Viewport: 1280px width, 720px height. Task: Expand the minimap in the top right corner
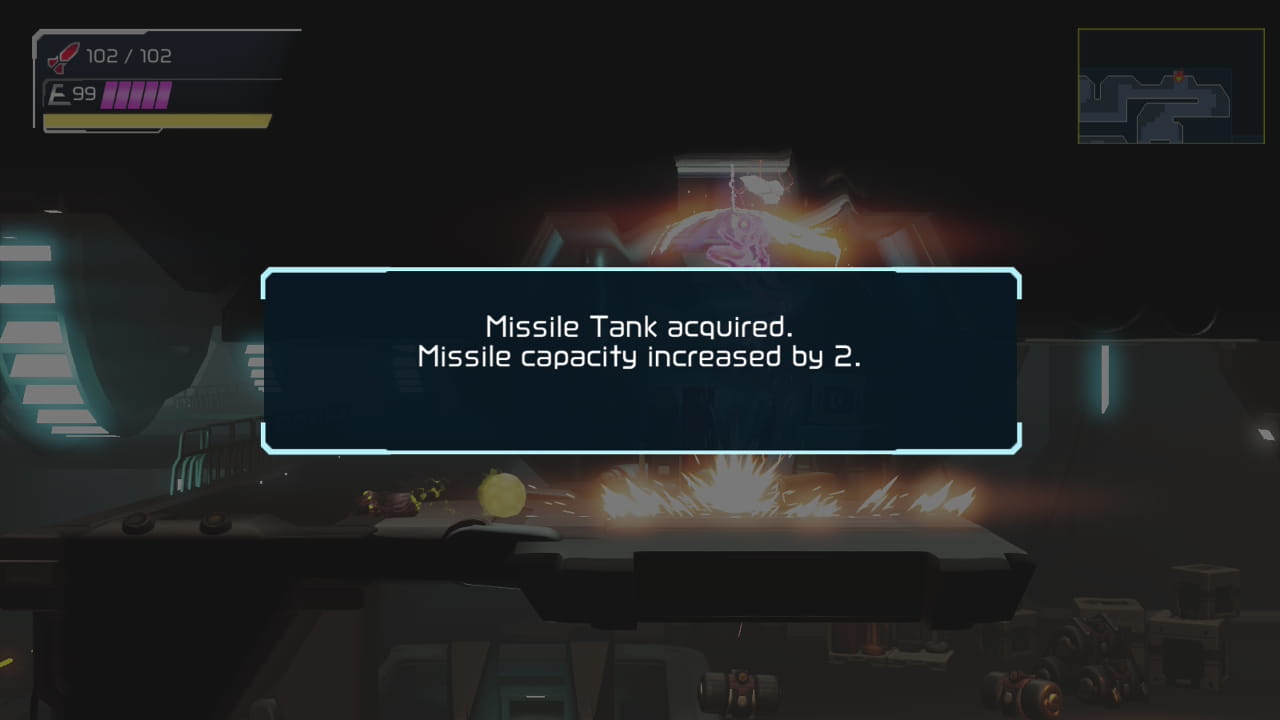coord(1171,85)
